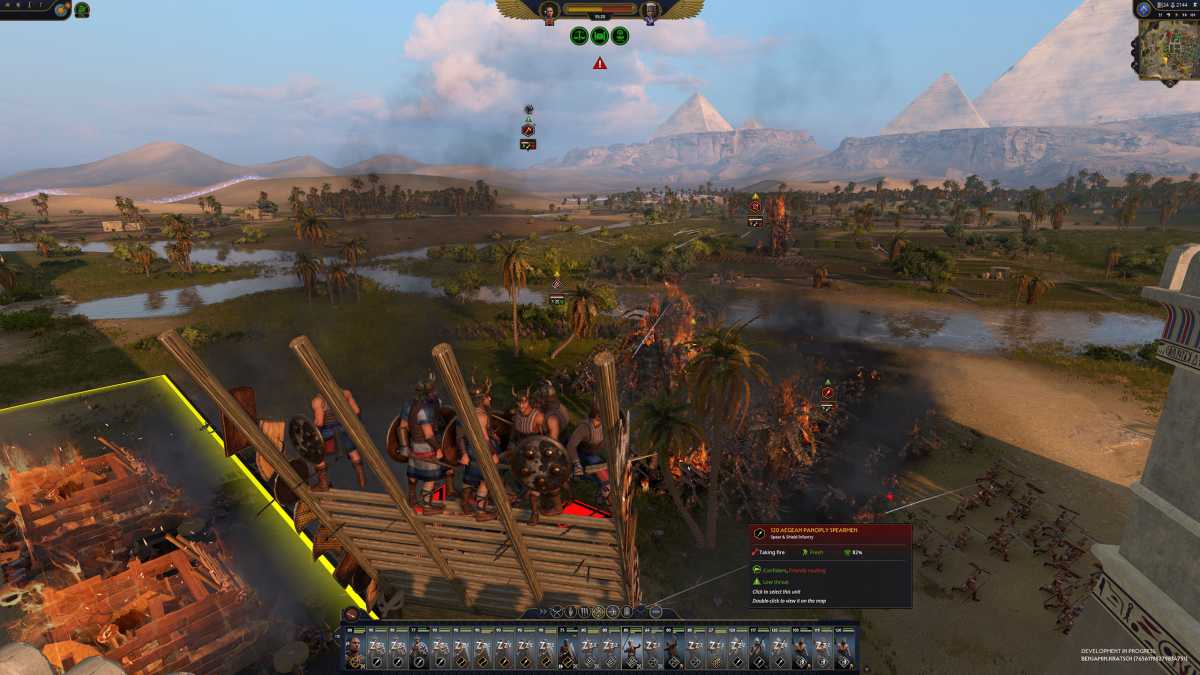
Task: Open the tactical minimap
Action: (1166, 48)
